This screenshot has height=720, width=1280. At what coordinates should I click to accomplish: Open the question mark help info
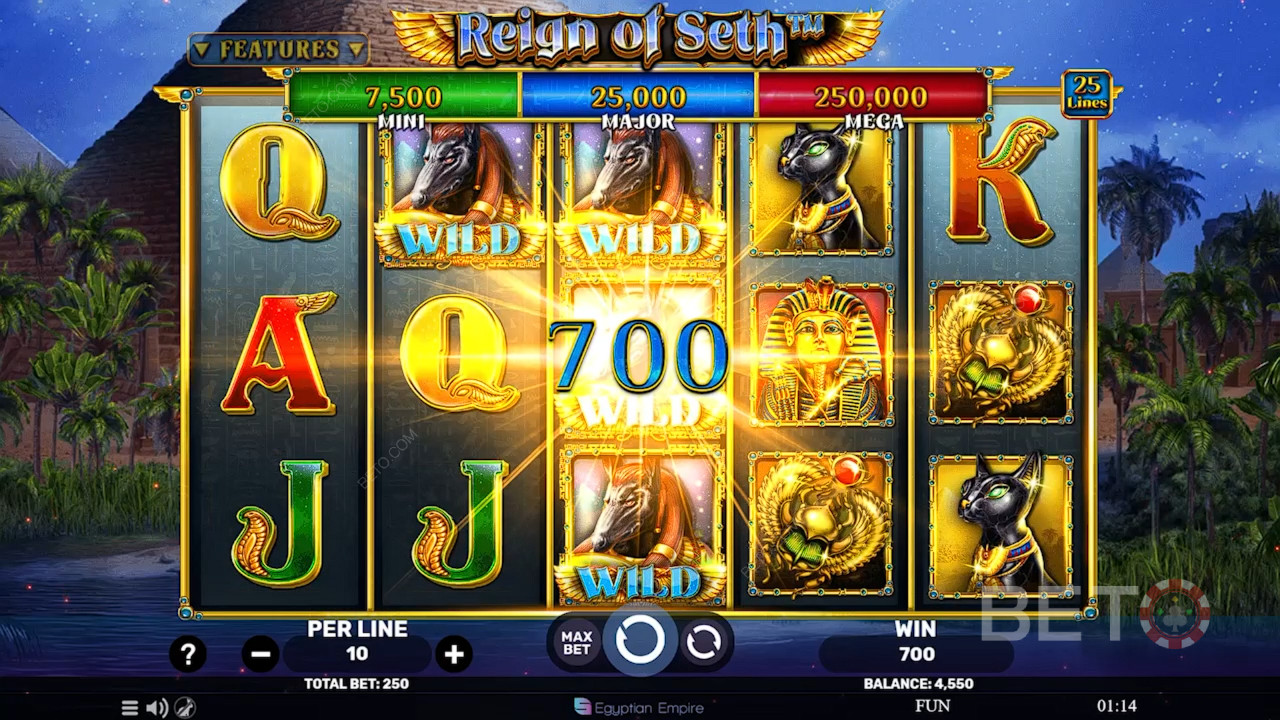(188, 654)
